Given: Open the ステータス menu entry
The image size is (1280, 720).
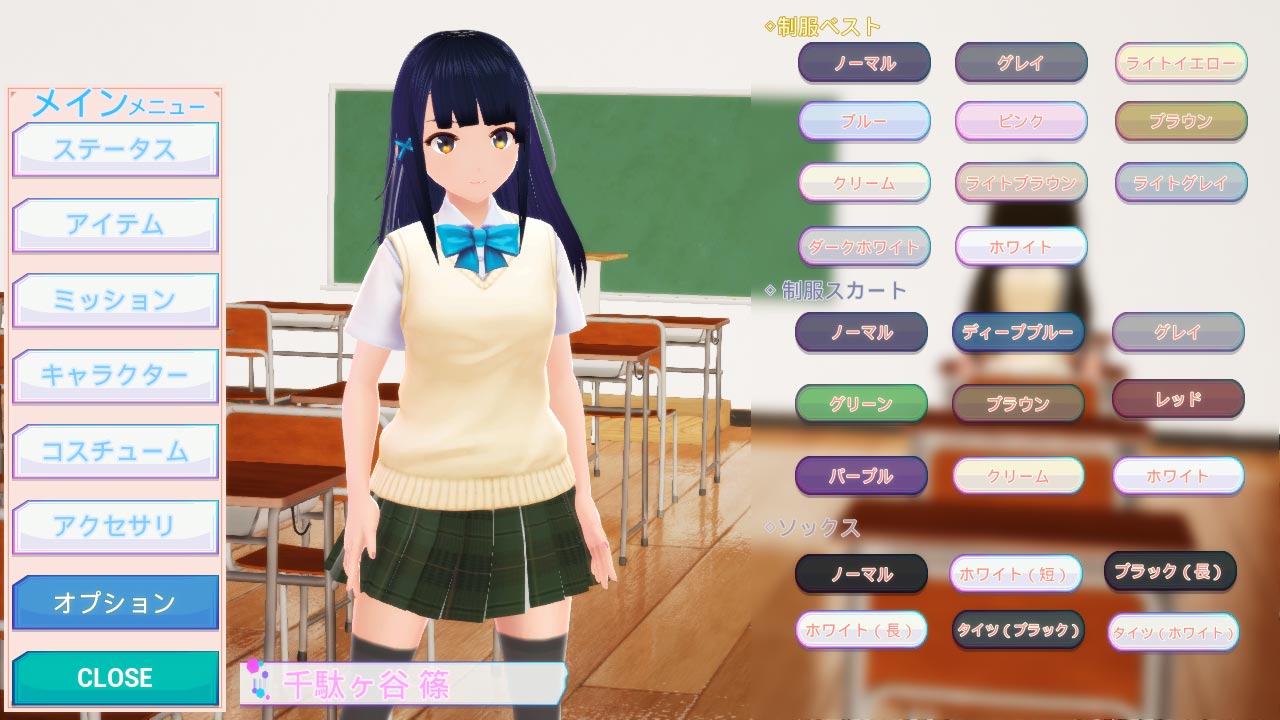Looking at the screenshot, I should (x=115, y=149).
